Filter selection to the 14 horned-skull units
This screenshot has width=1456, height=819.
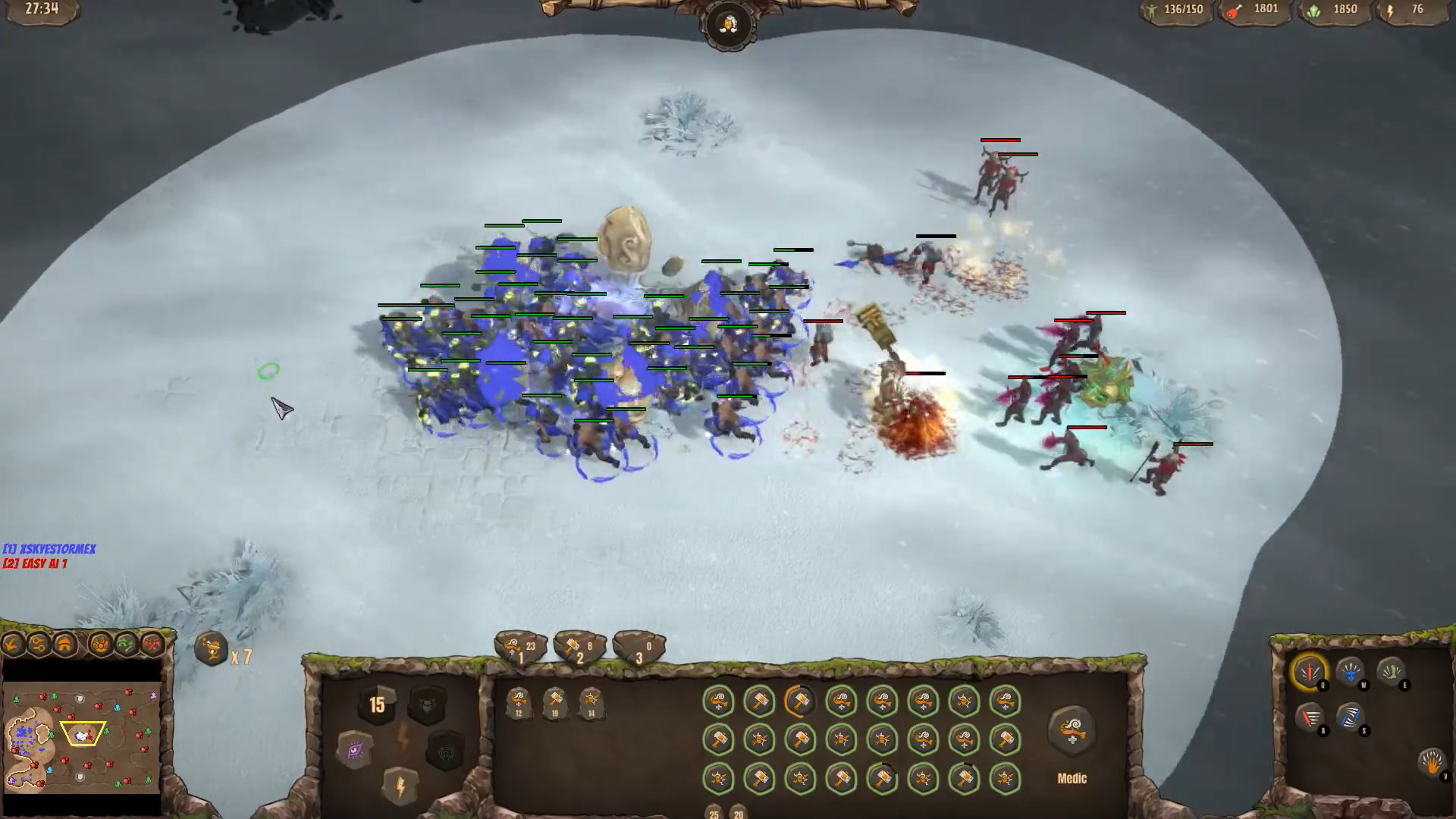pos(591,702)
